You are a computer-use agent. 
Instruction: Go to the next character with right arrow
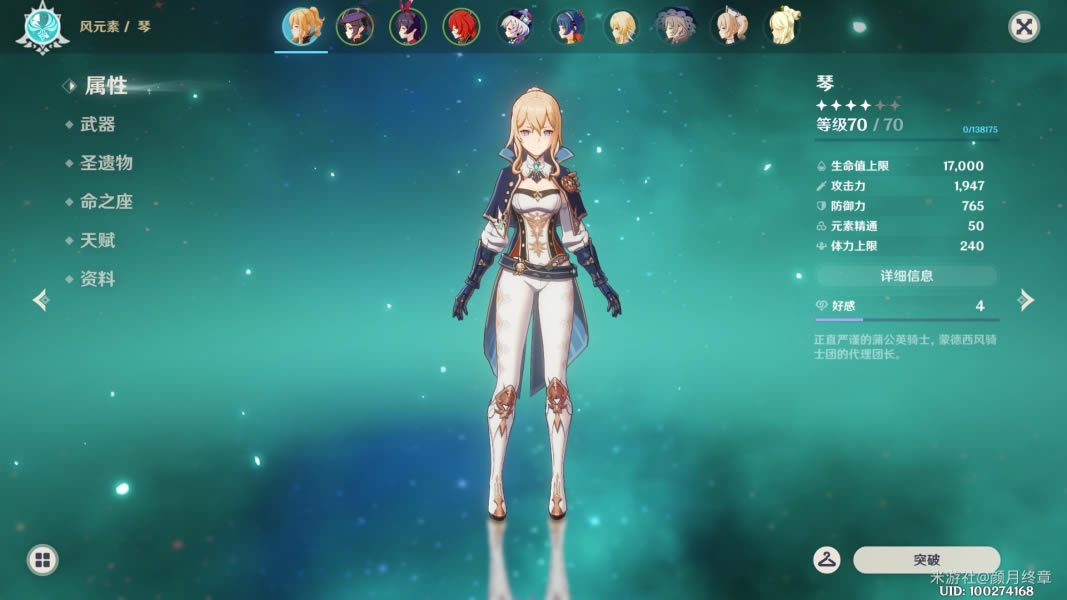1026,300
